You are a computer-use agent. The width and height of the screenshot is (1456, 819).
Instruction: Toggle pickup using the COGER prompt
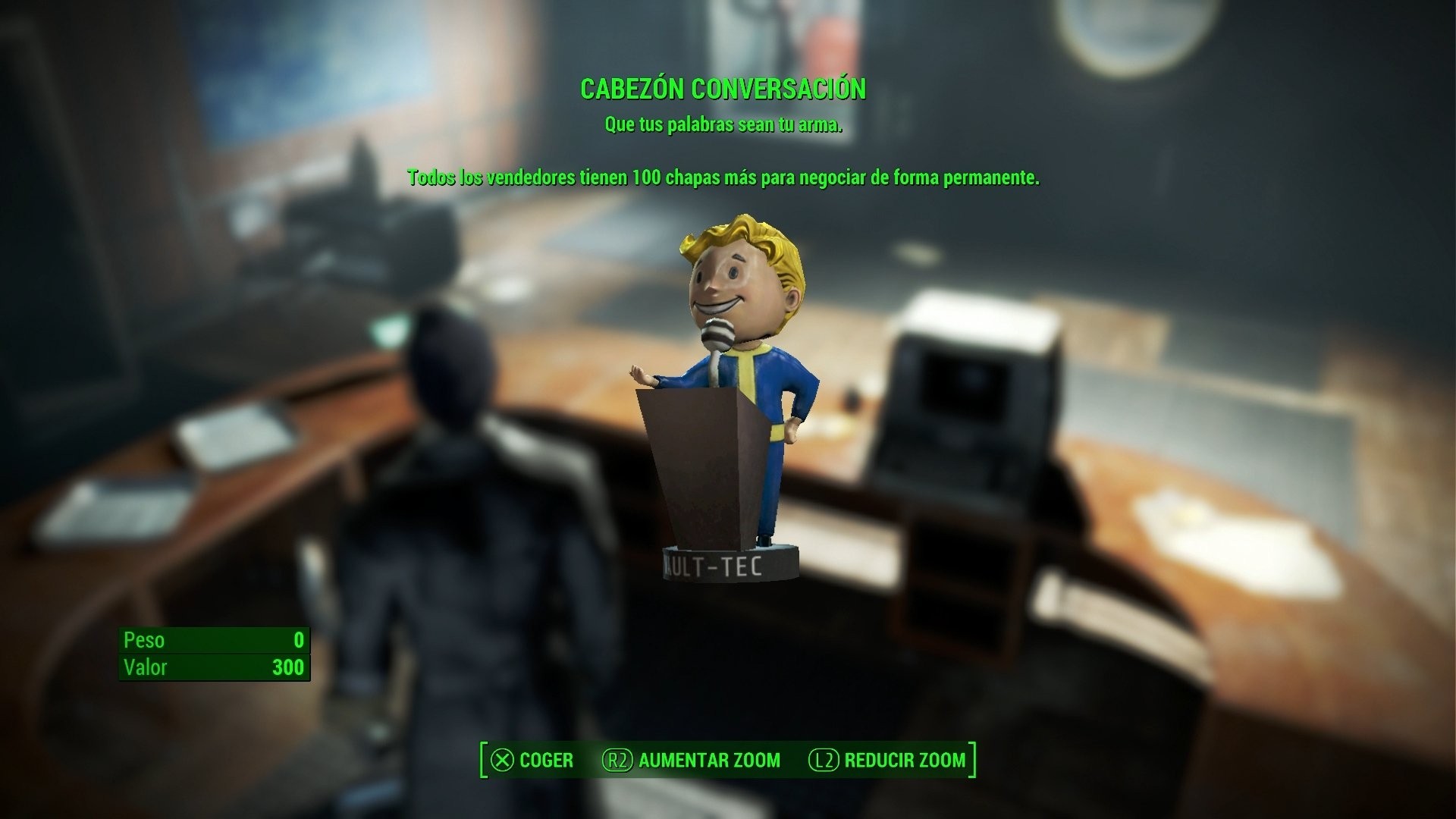[x=544, y=760]
